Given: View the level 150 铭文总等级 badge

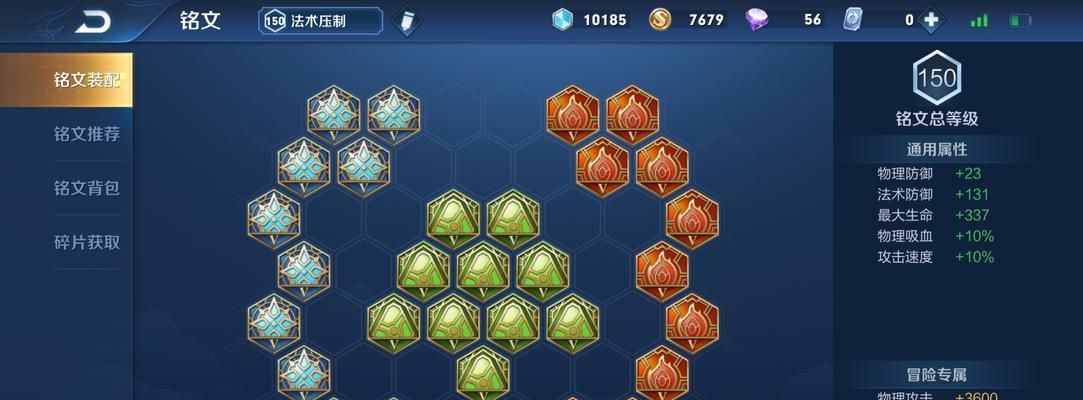Looking at the screenshot, I should pyautogui.click(x=937, y=78).
